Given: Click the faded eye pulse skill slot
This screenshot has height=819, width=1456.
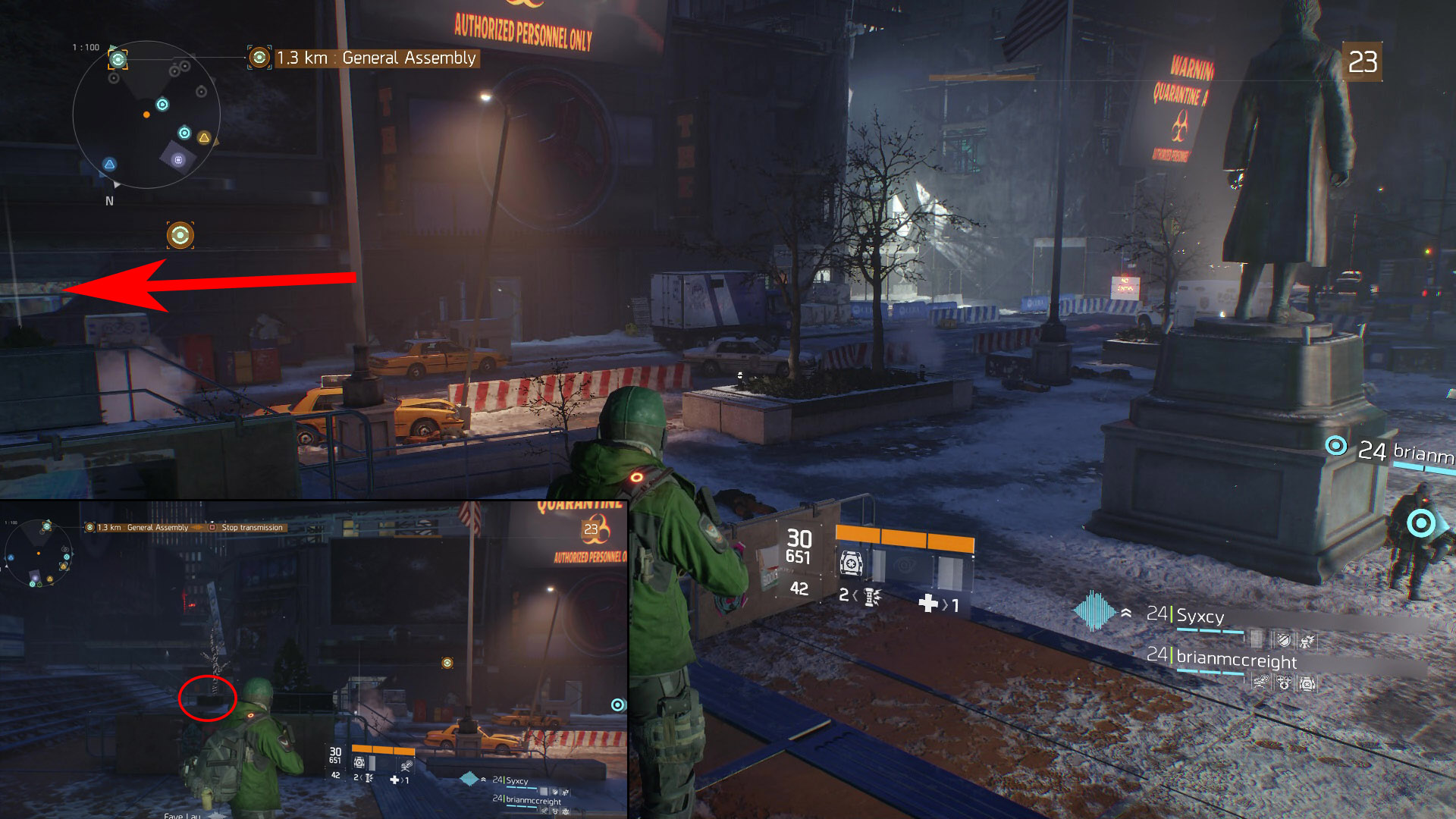Looking at the screenshot, I should [x=903, y=565].
